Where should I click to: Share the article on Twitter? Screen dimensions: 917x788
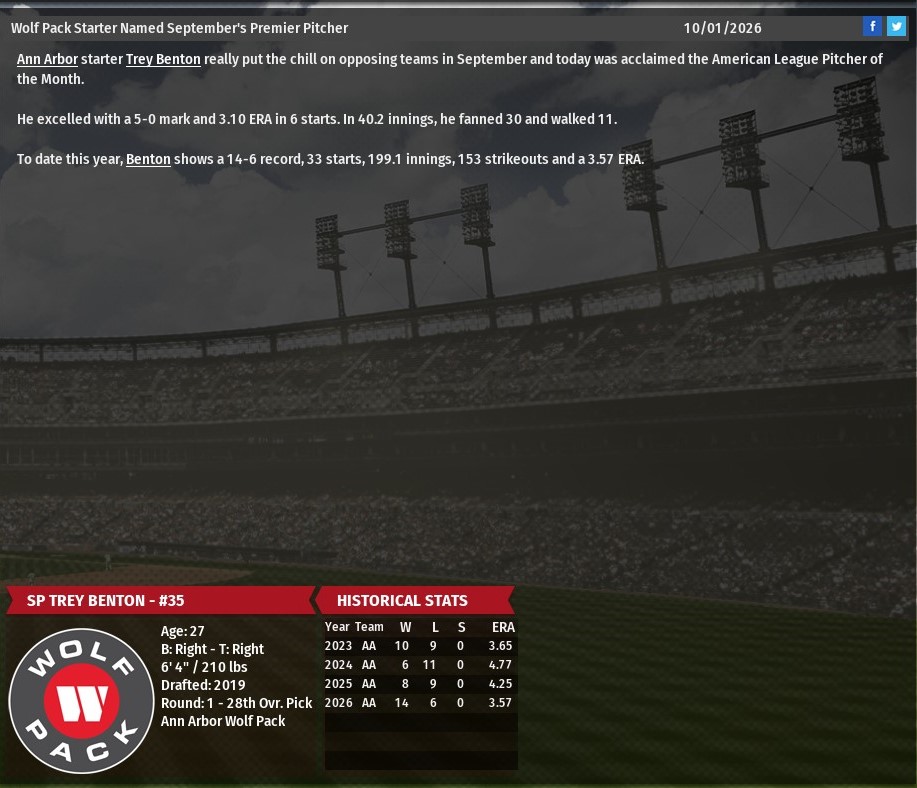click(x=896, y=27)
